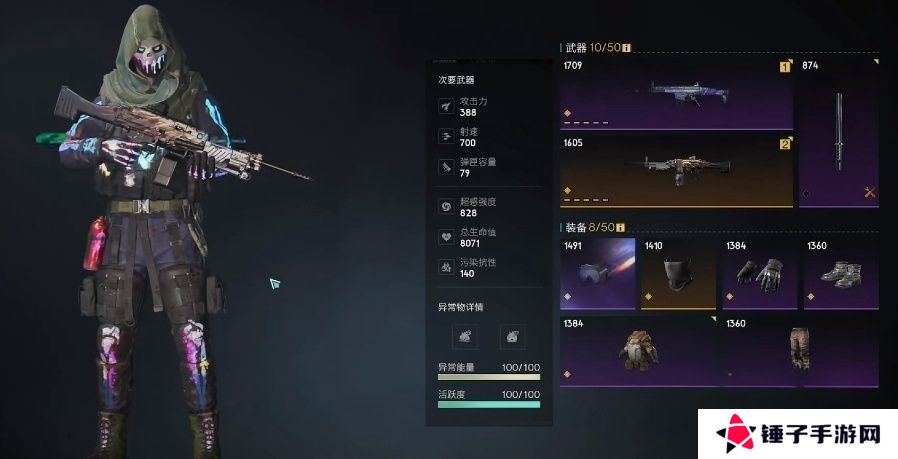Image resolution: width=898 pixels, height=459 pixels.
Task: Select the secondary machine gun slot 1605
Action: point(676,171)
